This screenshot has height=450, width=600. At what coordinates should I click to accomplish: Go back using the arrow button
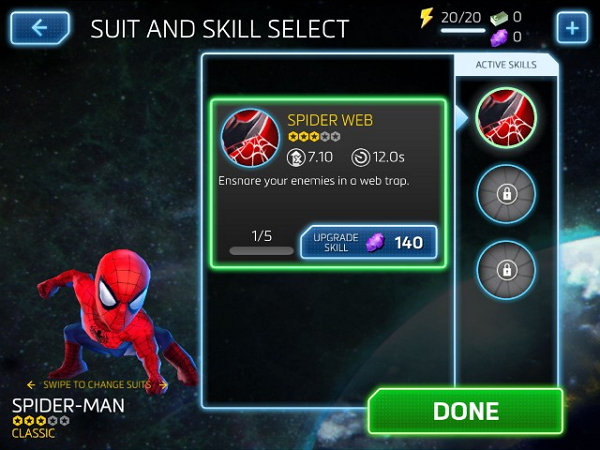pyautogui.click(x=40, y=27)
